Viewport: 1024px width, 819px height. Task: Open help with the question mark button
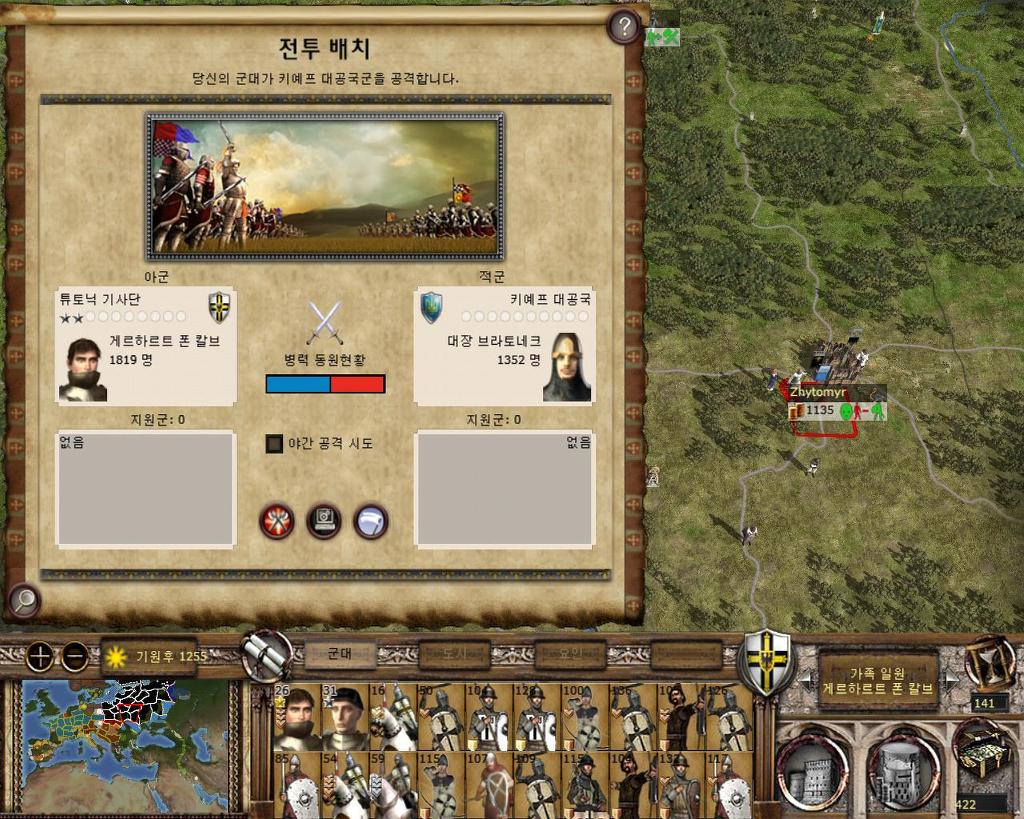click(x=624, y=27)
